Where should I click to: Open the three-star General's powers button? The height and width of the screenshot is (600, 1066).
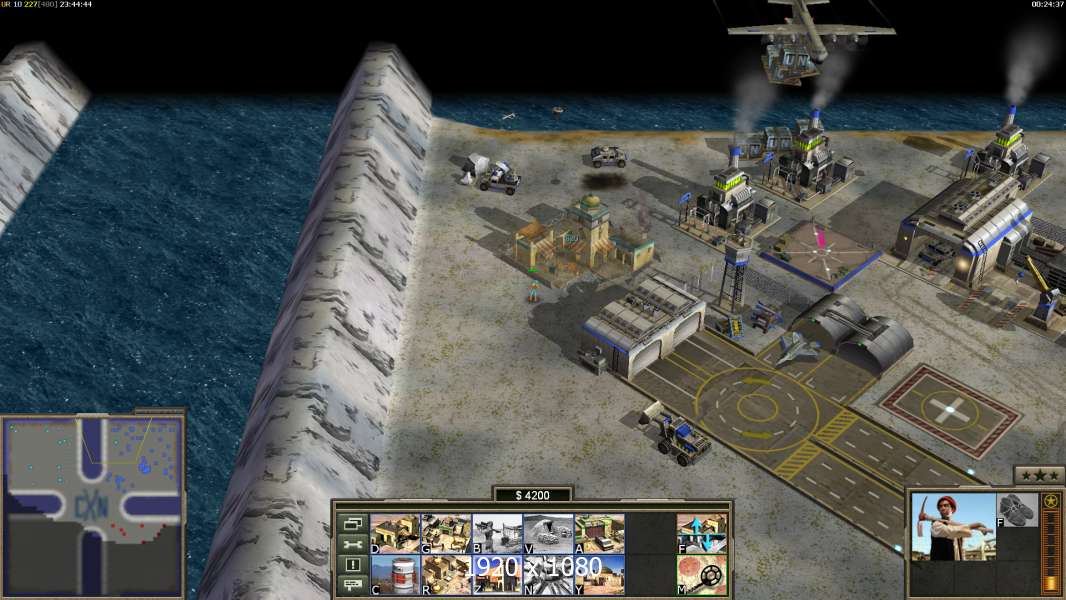(x=1039, y=475)
